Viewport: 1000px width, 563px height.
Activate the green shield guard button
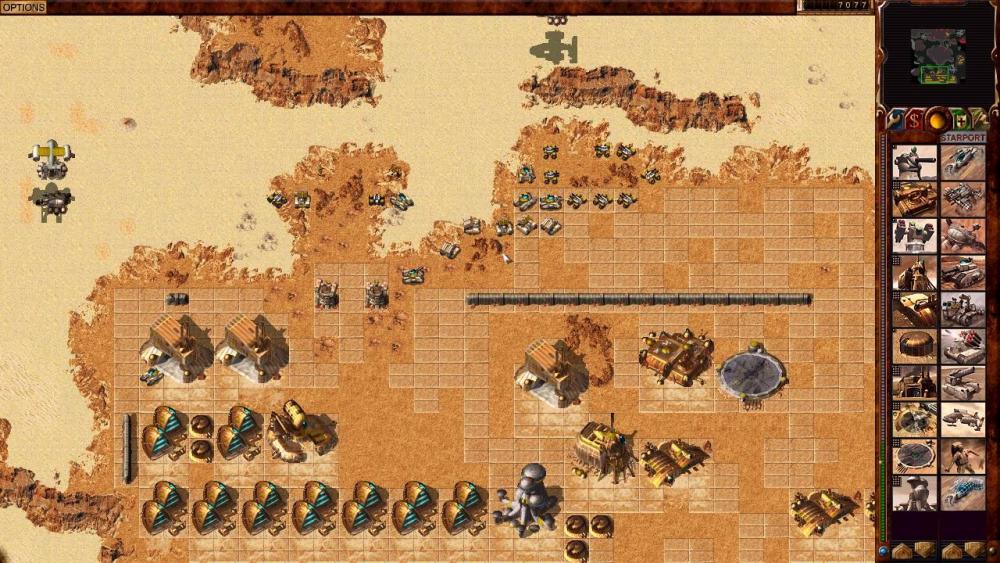click(961, 120)
